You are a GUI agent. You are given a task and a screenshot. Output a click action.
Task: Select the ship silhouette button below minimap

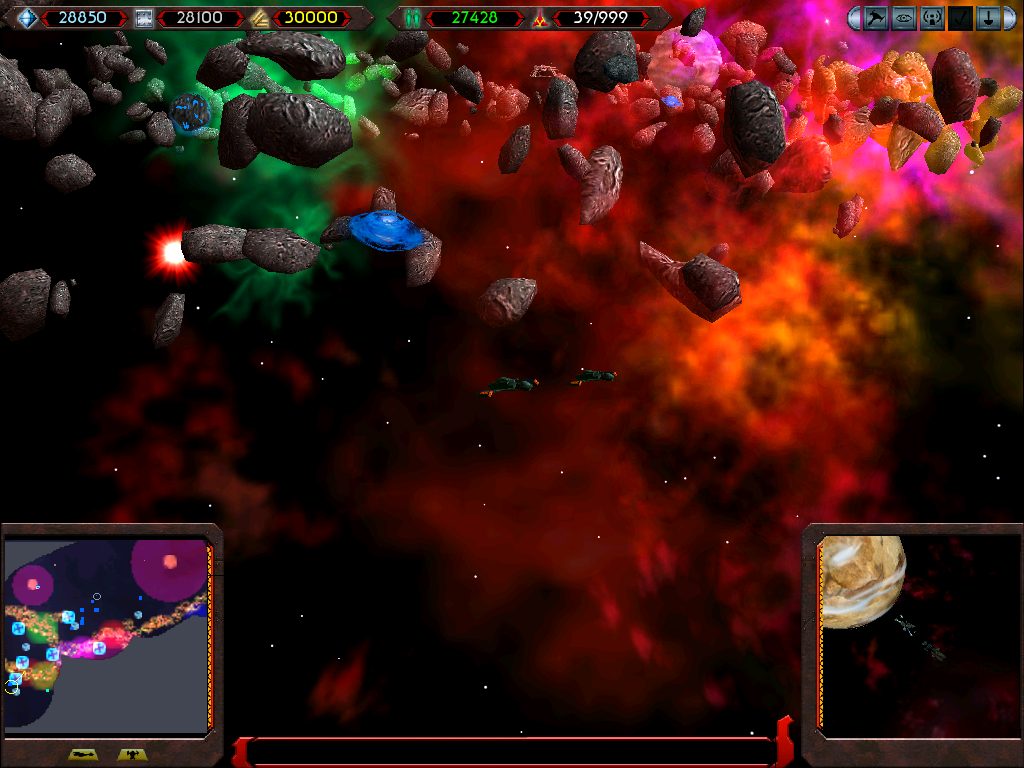coord(82,755)
